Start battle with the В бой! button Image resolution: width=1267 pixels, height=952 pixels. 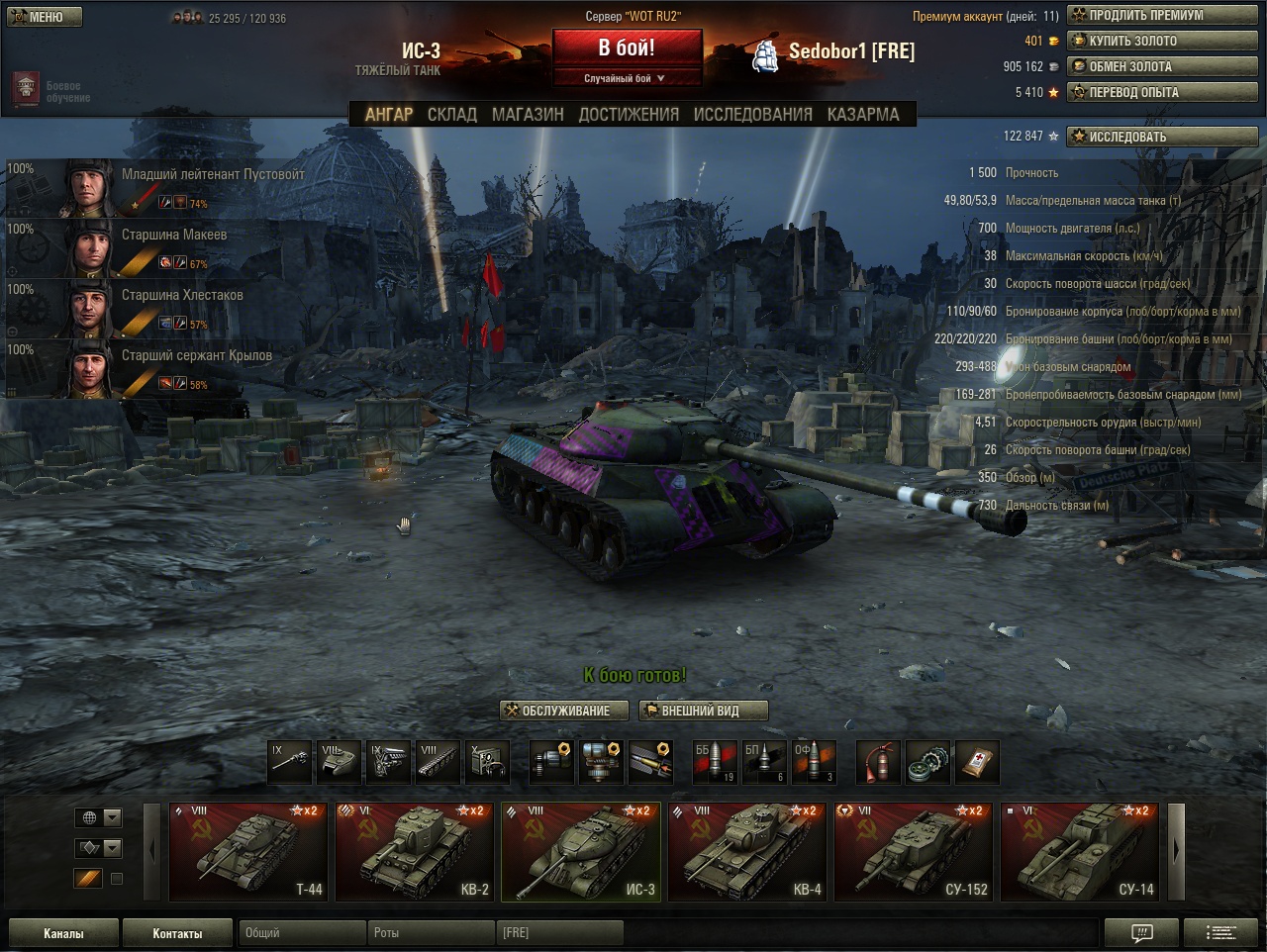[x=627, y=48]
